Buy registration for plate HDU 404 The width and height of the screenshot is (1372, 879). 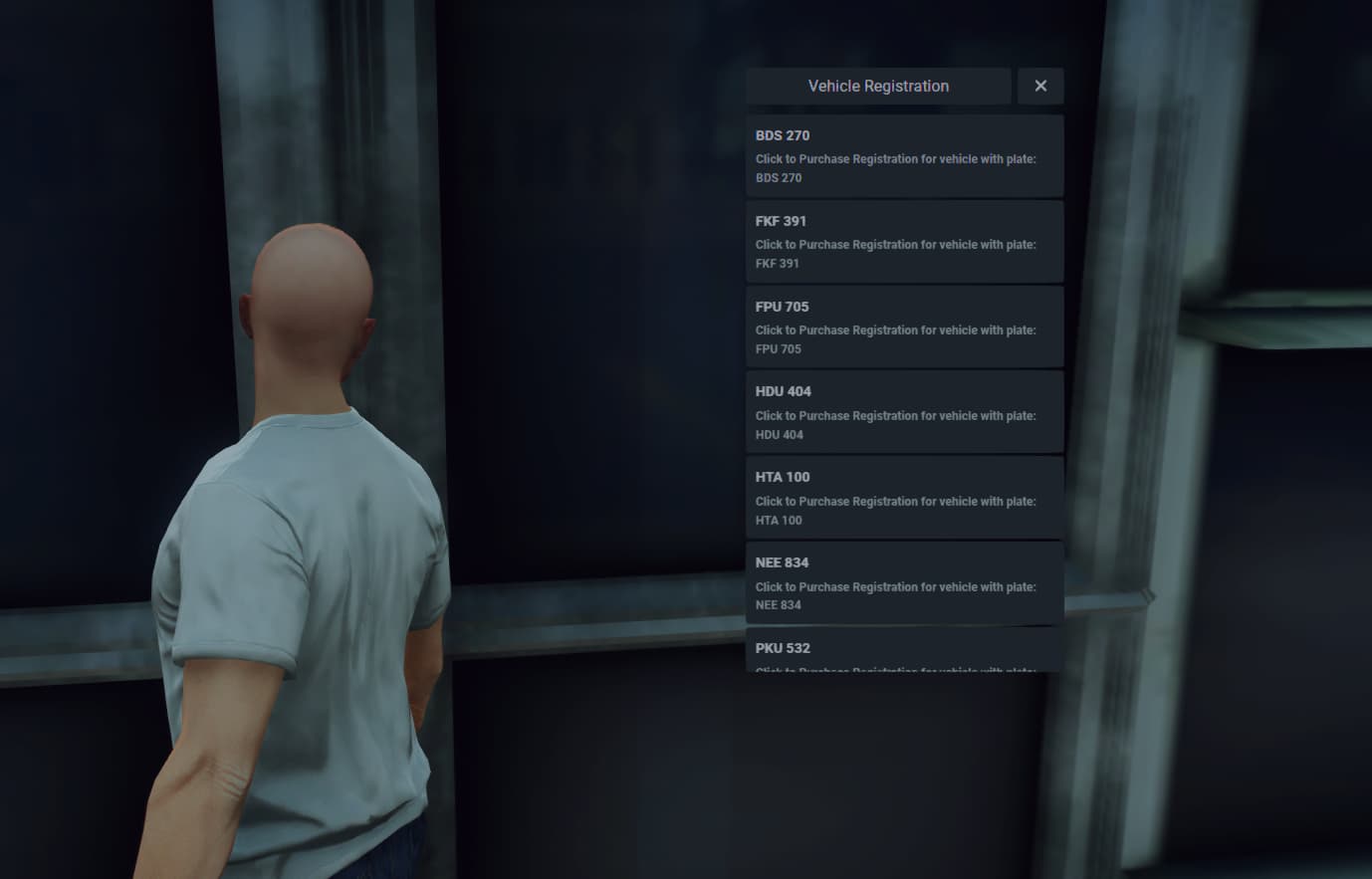[904, 412]
